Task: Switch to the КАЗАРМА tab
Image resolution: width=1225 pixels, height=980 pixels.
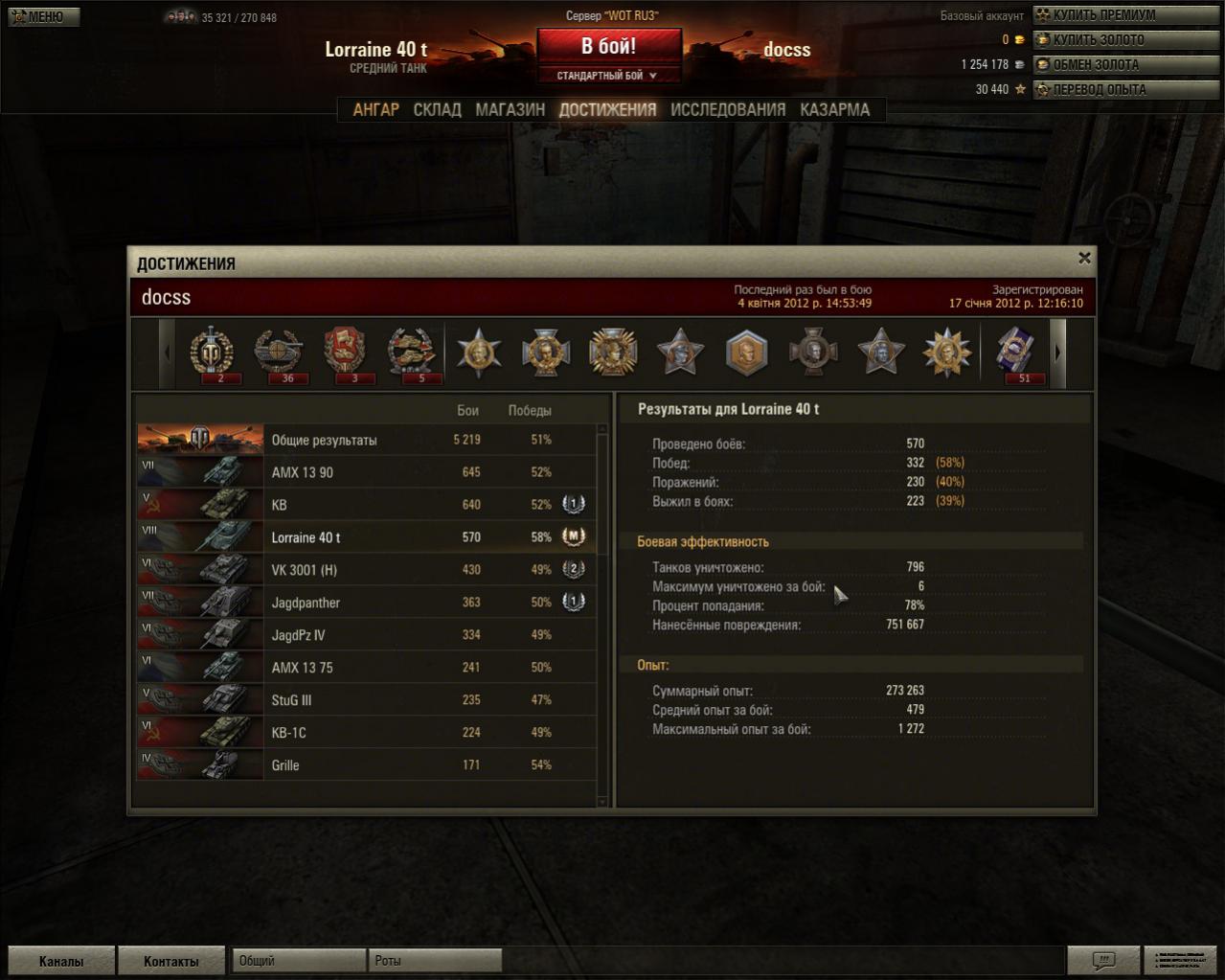Action: [x=834, y=109]
